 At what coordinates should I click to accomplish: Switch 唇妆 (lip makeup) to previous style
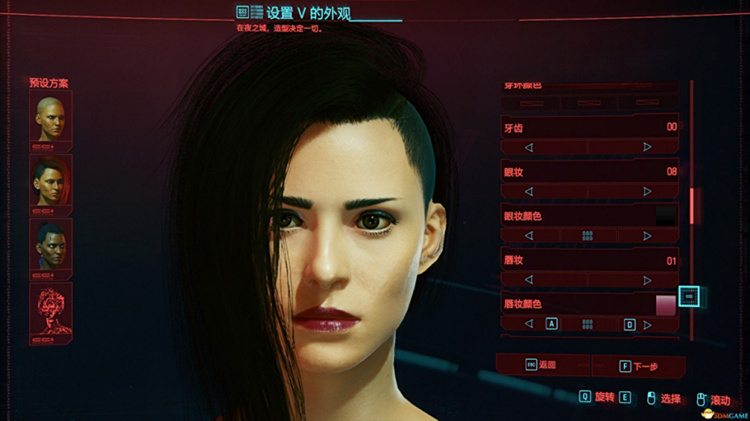[x=529, y=280]
